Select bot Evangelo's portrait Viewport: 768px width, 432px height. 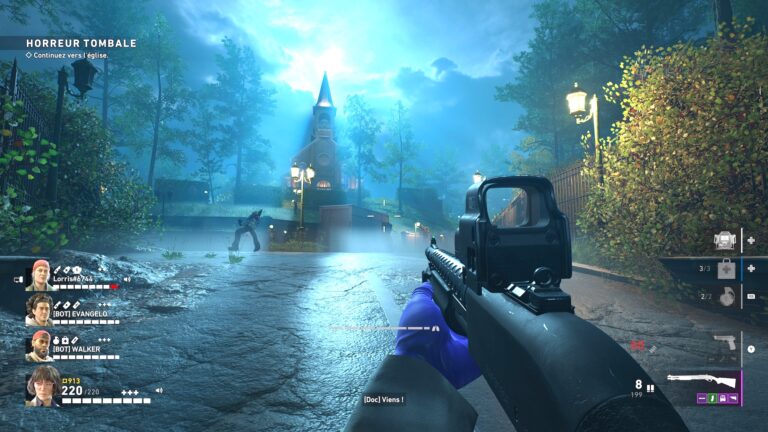coord(39,310)
